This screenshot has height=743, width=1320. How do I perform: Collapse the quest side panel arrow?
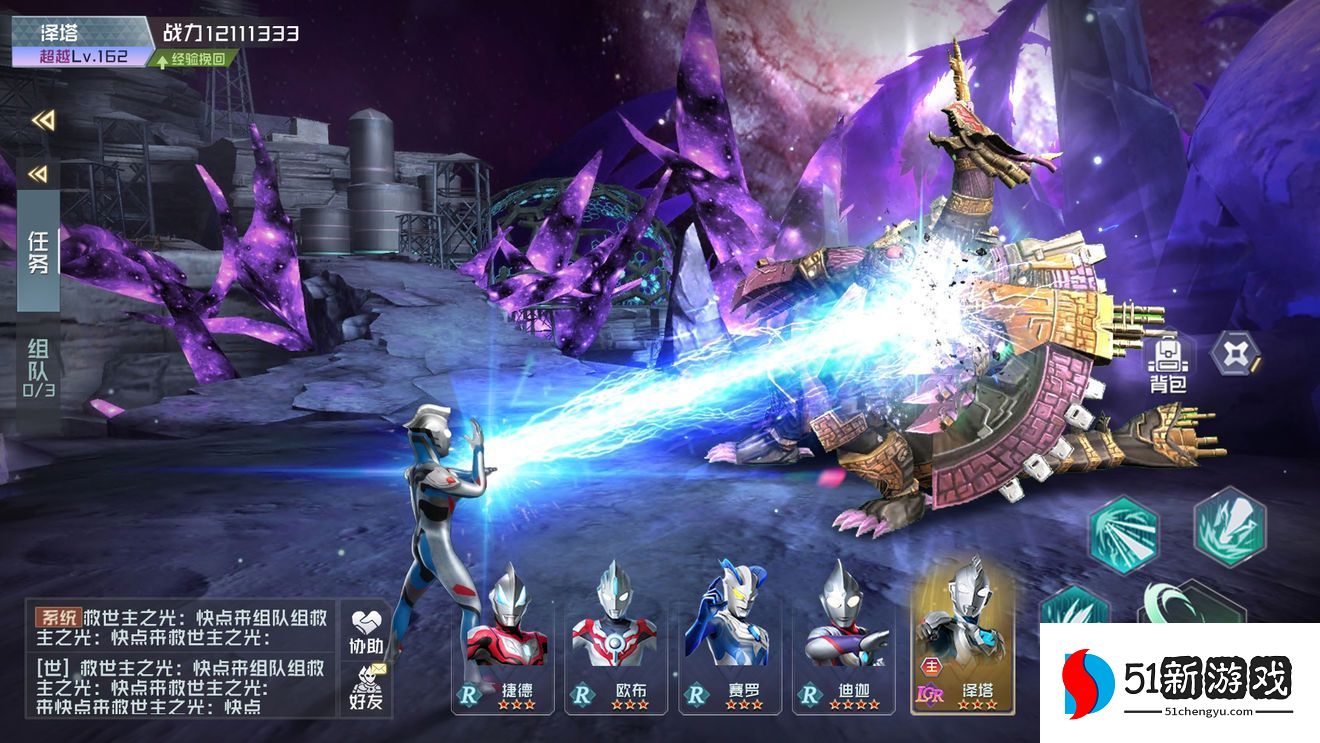38,175
